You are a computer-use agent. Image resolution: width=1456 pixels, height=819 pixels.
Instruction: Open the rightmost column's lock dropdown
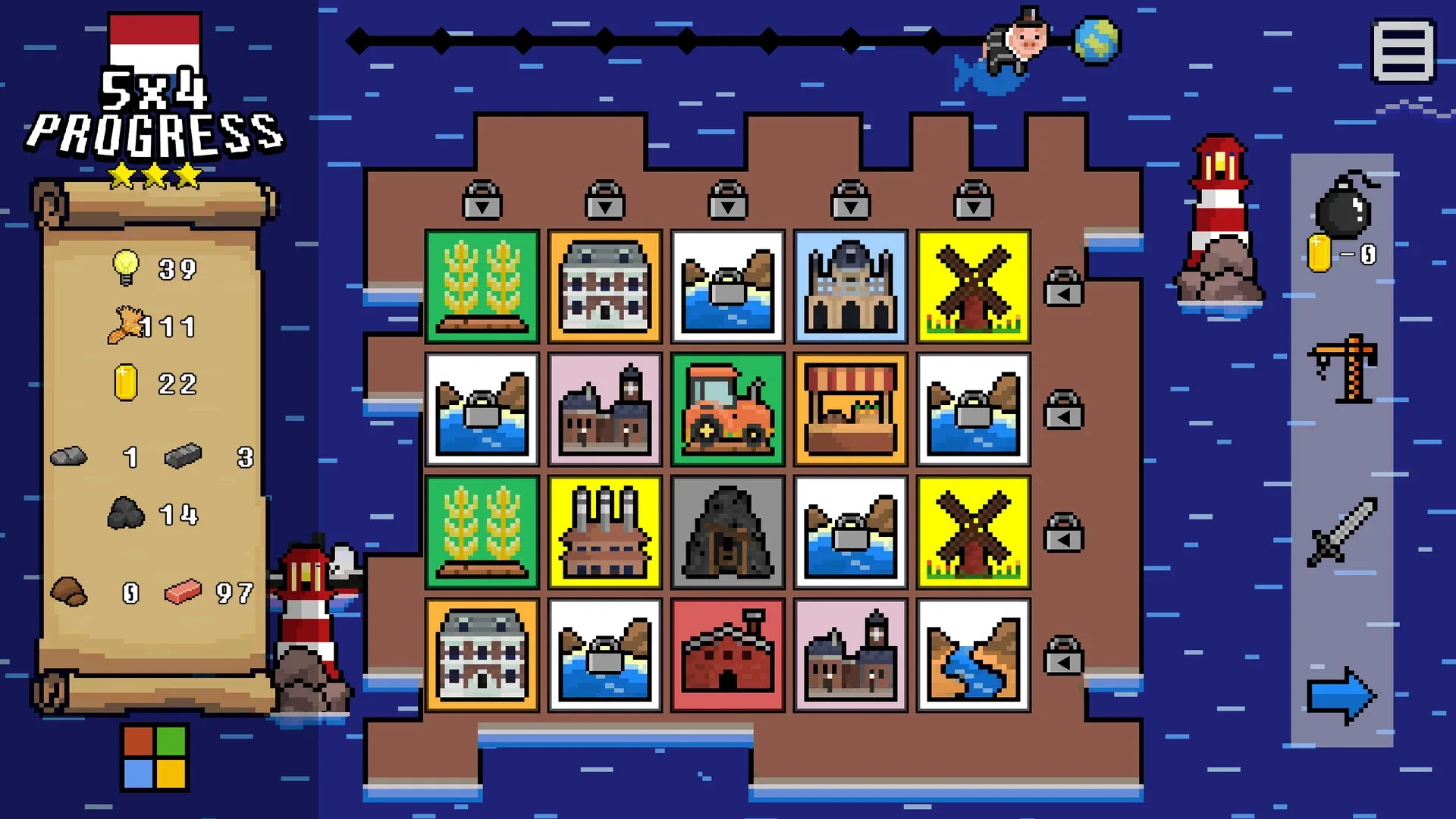973,200
